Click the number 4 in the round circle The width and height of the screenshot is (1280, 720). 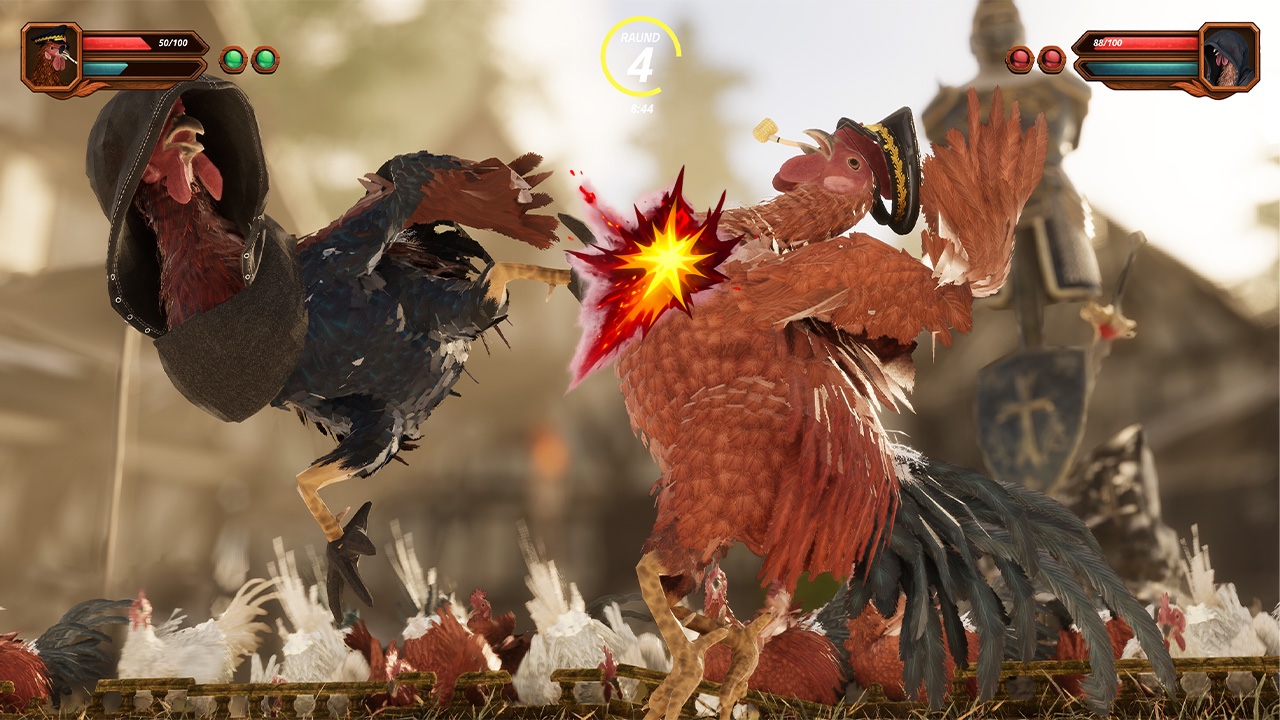point(641,65)
